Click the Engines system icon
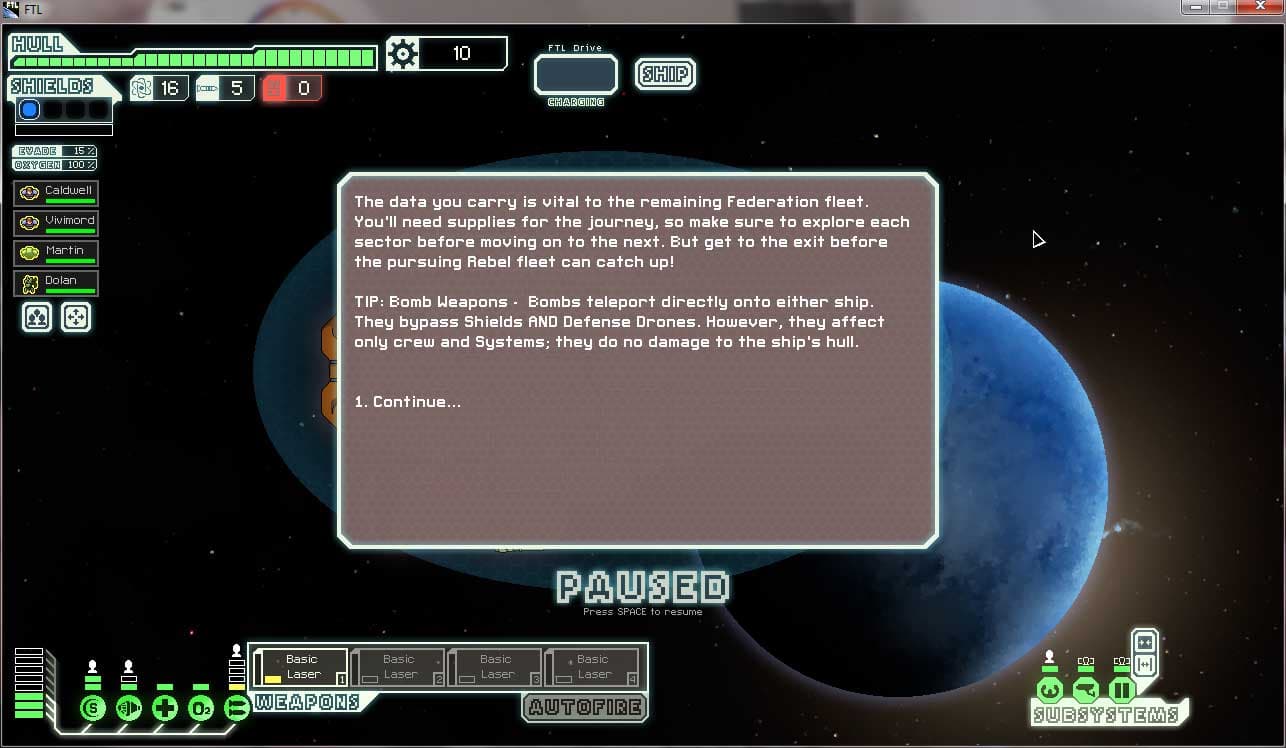The width and height of the screenshot is (1286, 748). tap(129, 709)
